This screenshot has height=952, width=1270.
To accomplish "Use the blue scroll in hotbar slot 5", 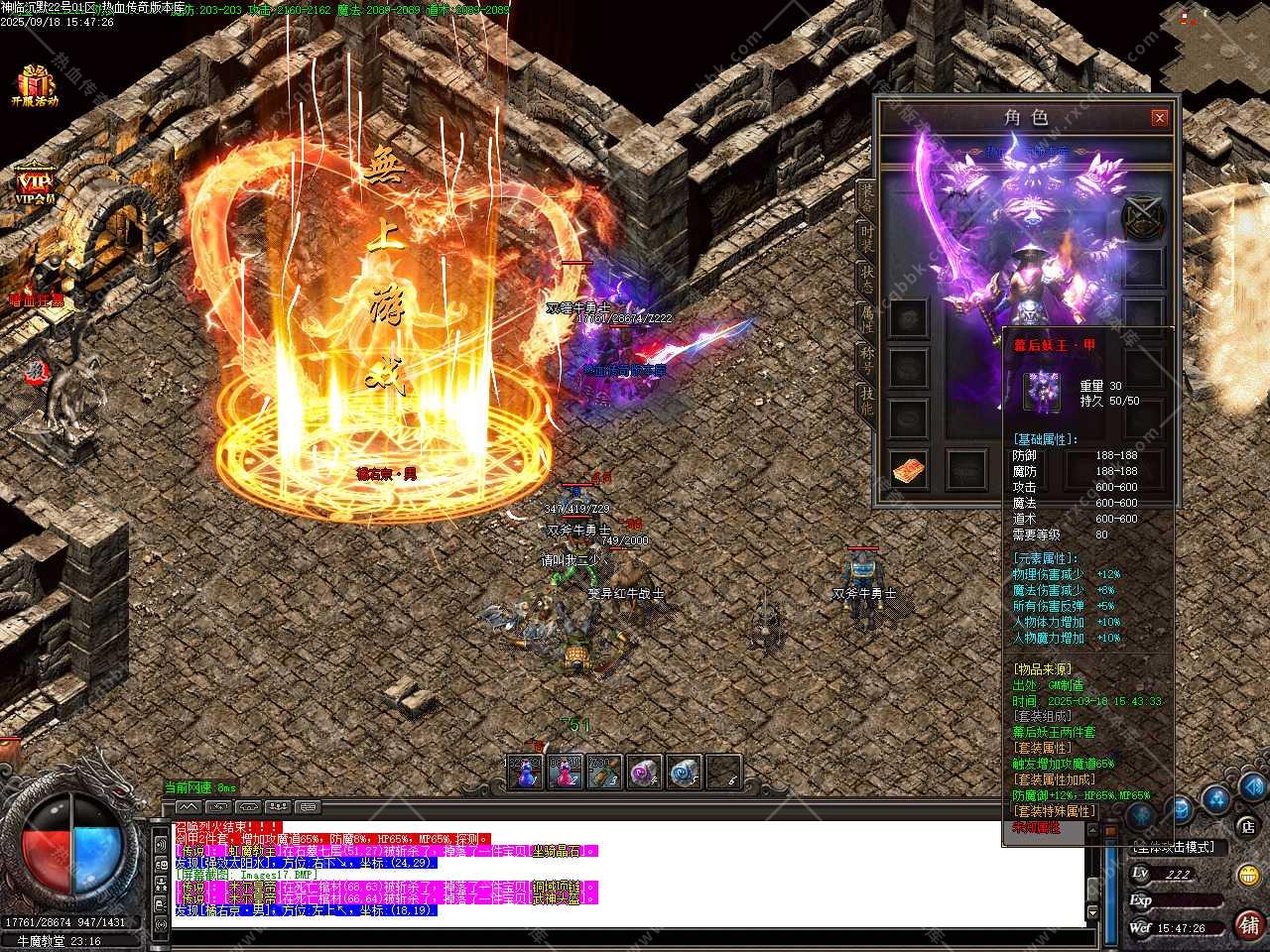I will click(x=684, y=773).
